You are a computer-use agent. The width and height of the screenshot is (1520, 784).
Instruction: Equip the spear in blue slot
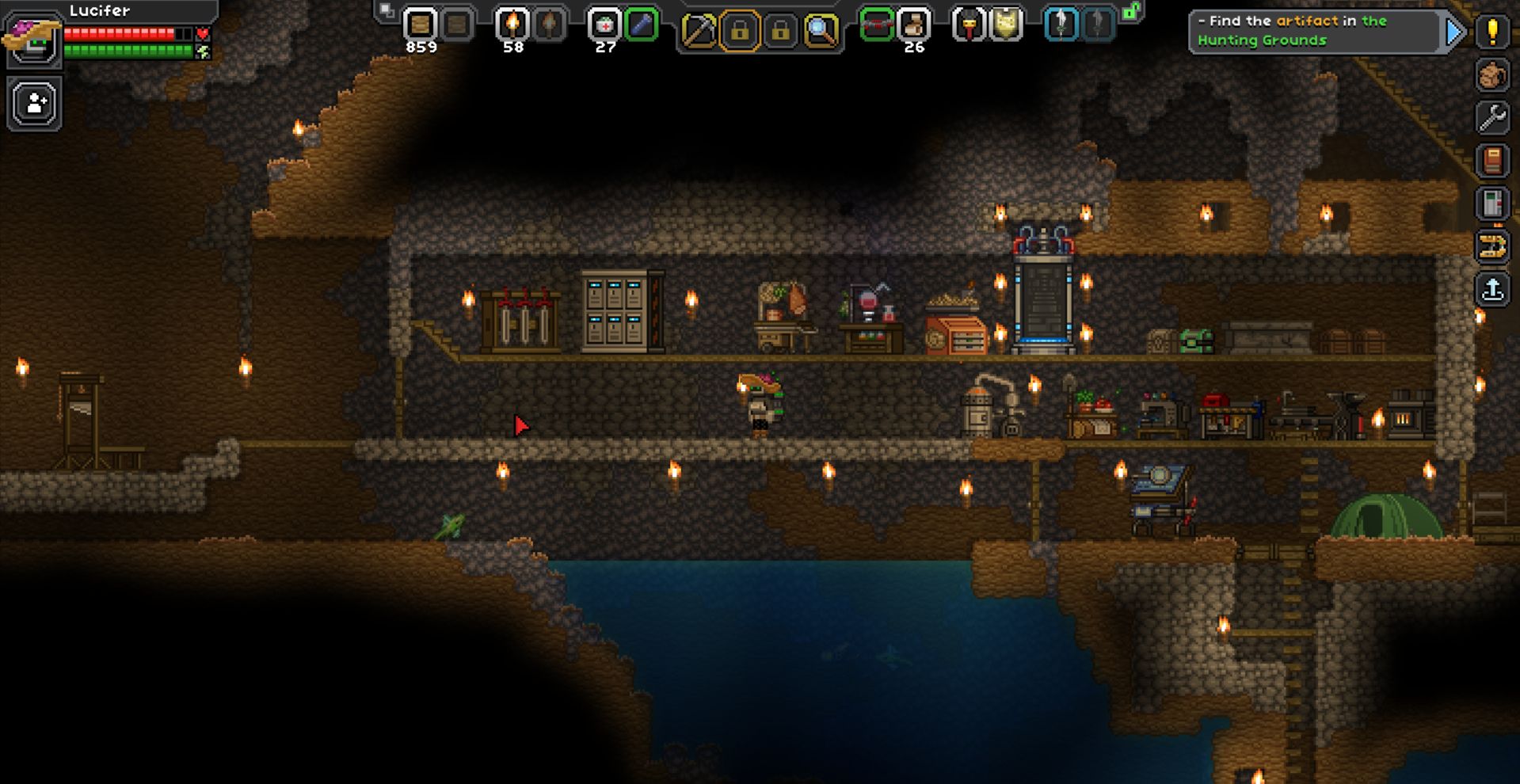[1061, 25]
